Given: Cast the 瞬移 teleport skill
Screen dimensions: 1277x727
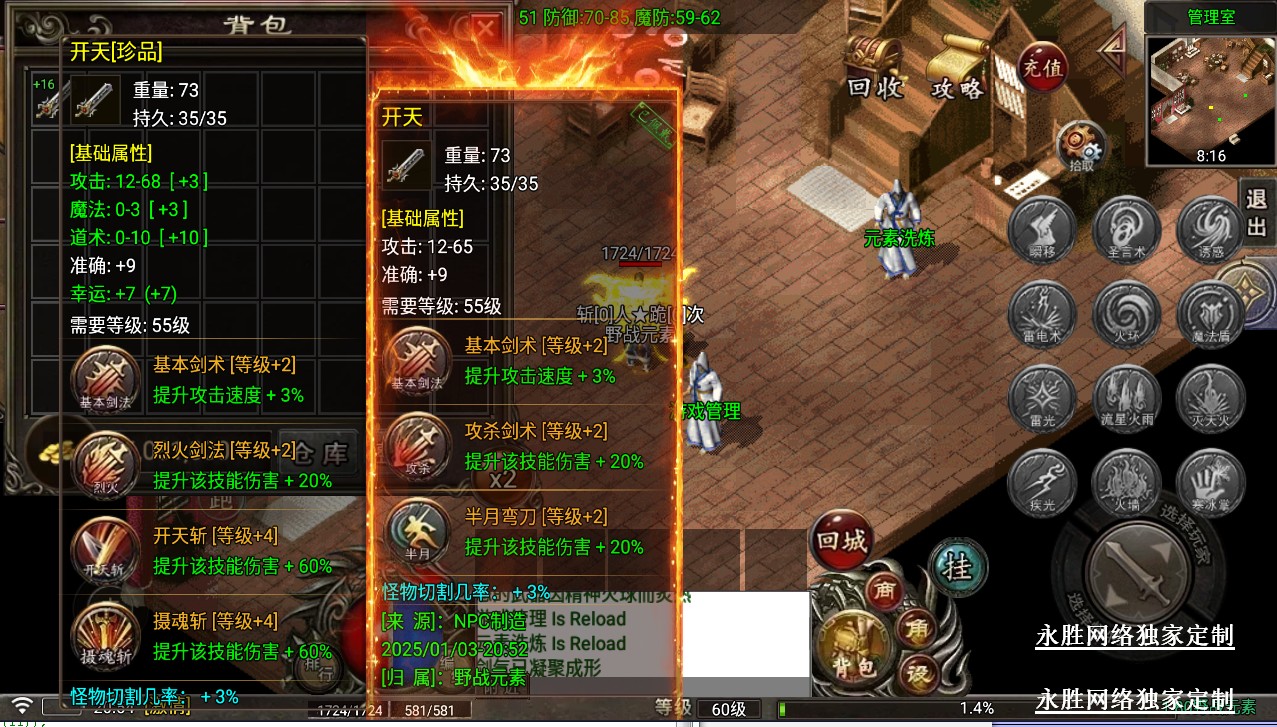Looking at the screenshot, I should [1042, 229].
